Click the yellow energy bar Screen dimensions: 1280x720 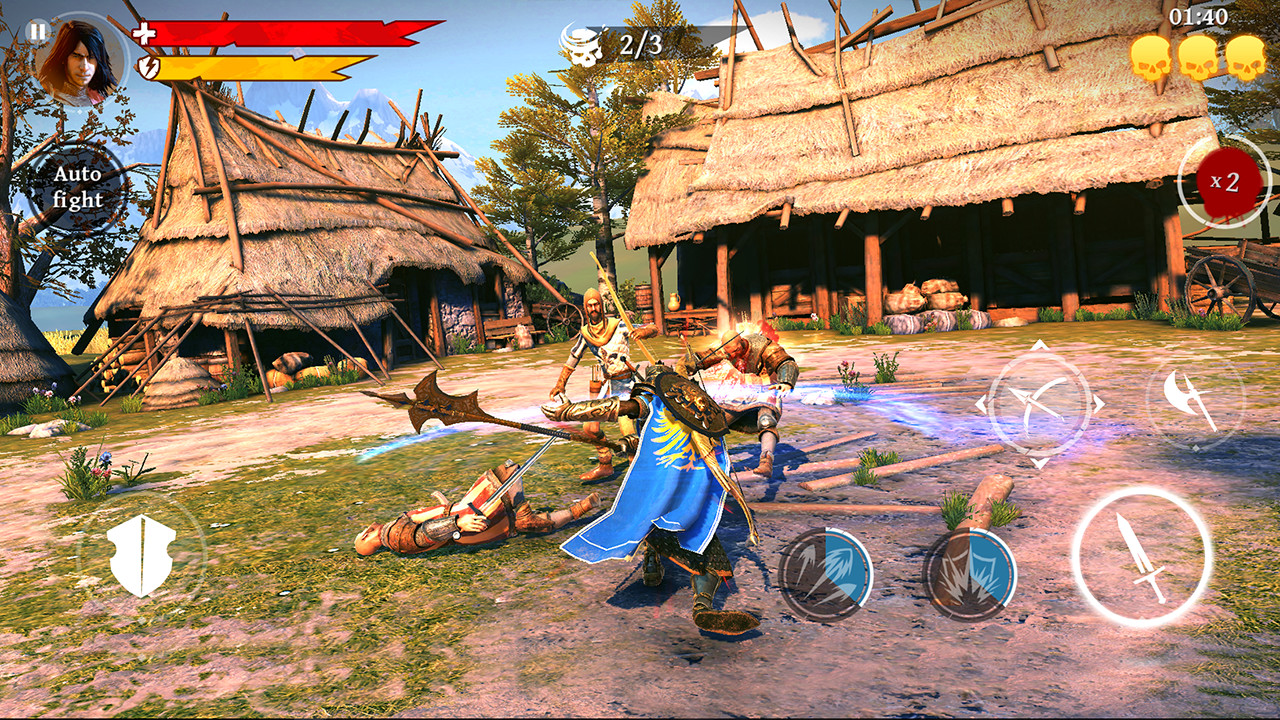(245, 66)
